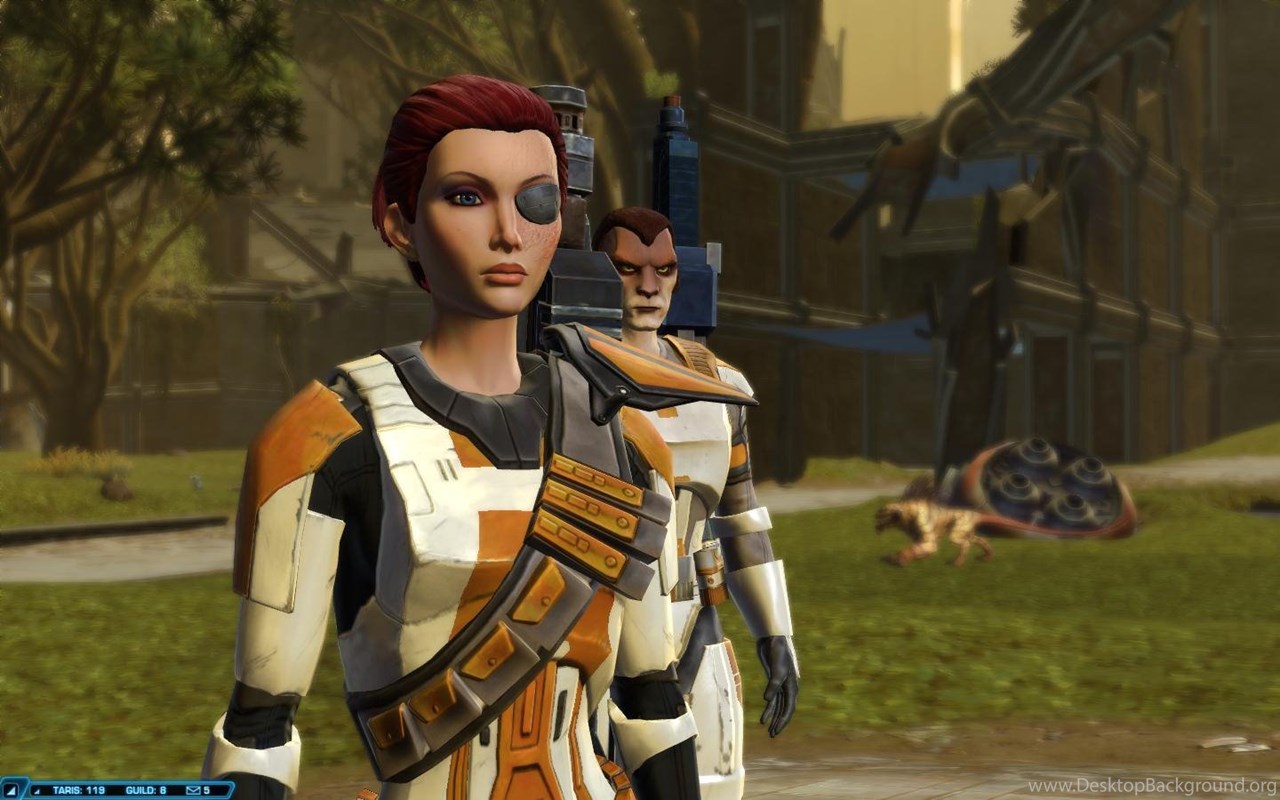Open the Taris player list
The image size is (1280, 800).
point(76,790)
